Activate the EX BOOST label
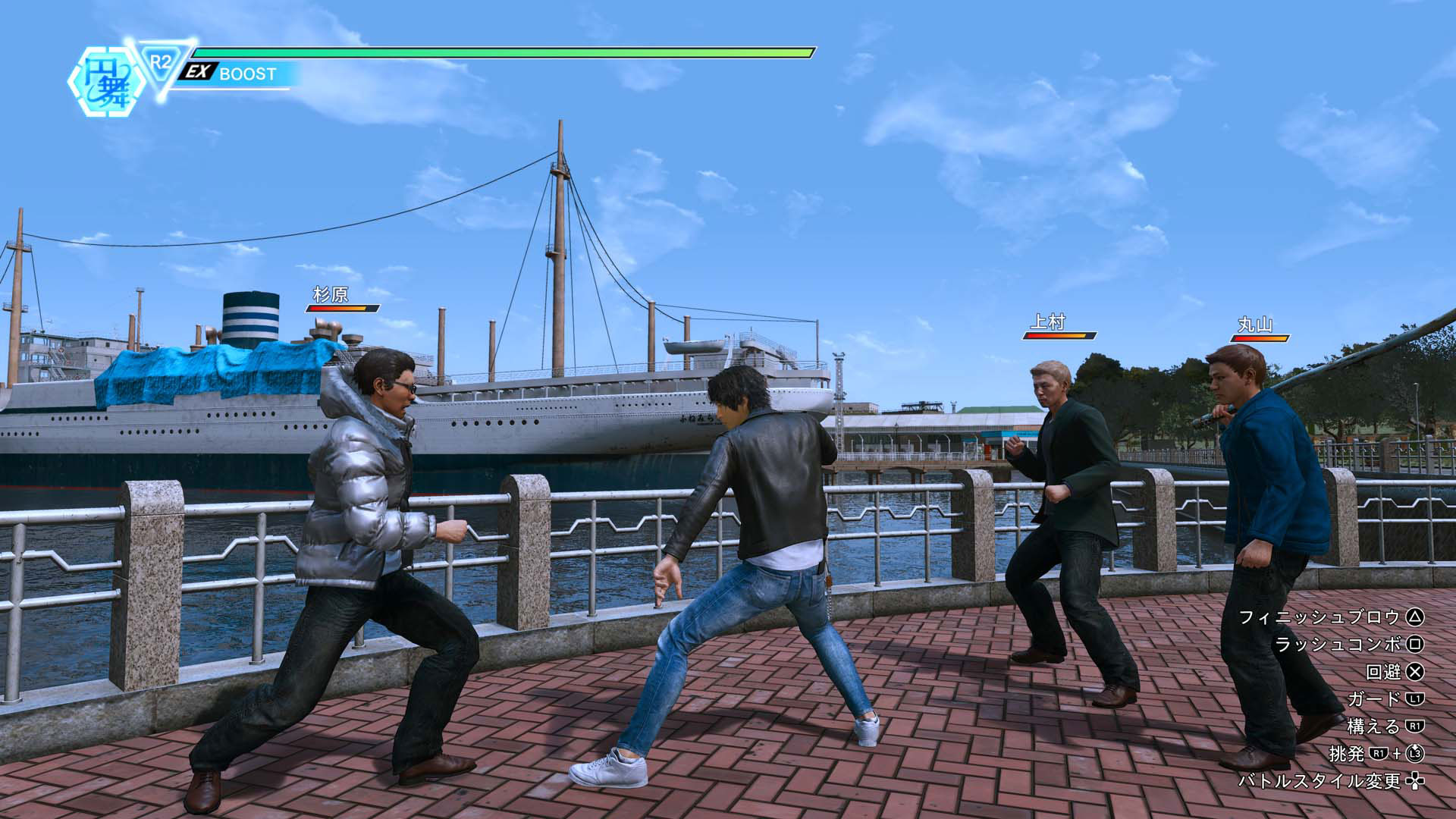Viewport: 1456px width, 819px height. point(231,74)
